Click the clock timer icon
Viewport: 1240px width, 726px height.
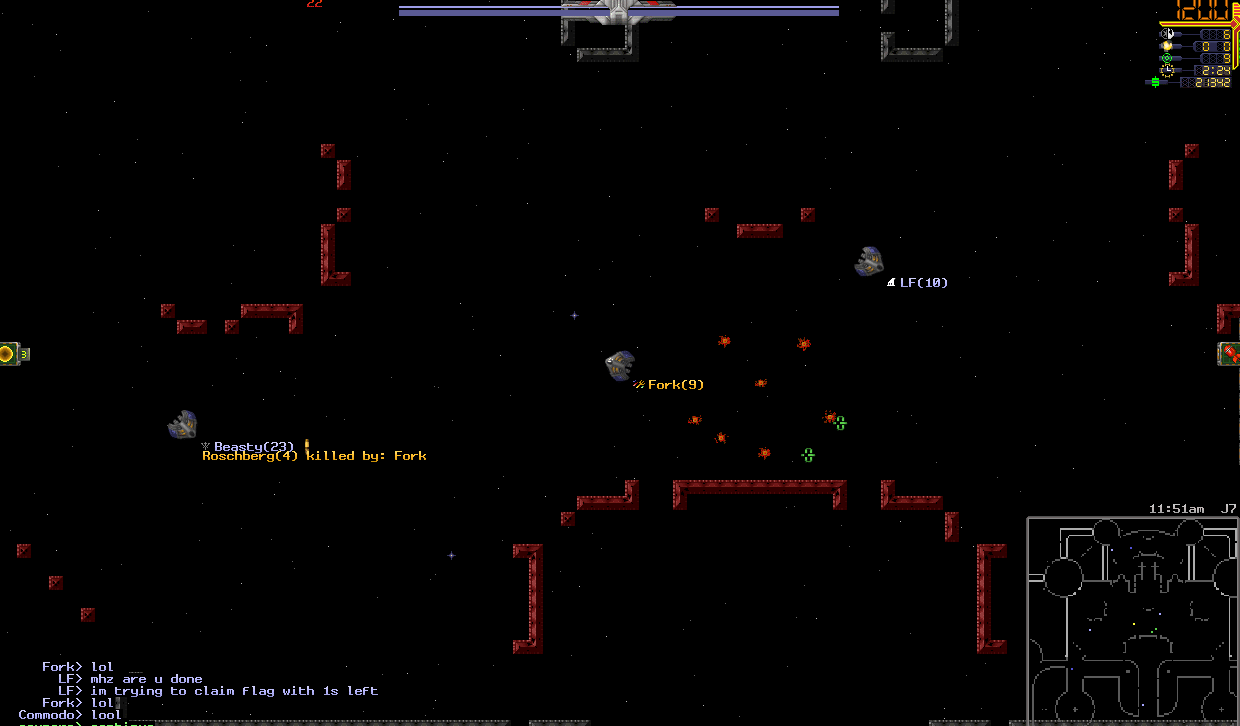[1166, 70]
